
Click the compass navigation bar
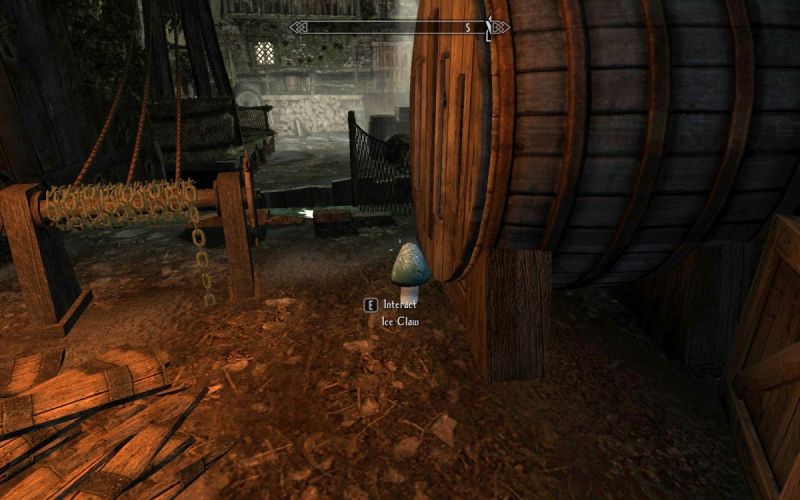[x=400, y=28]
